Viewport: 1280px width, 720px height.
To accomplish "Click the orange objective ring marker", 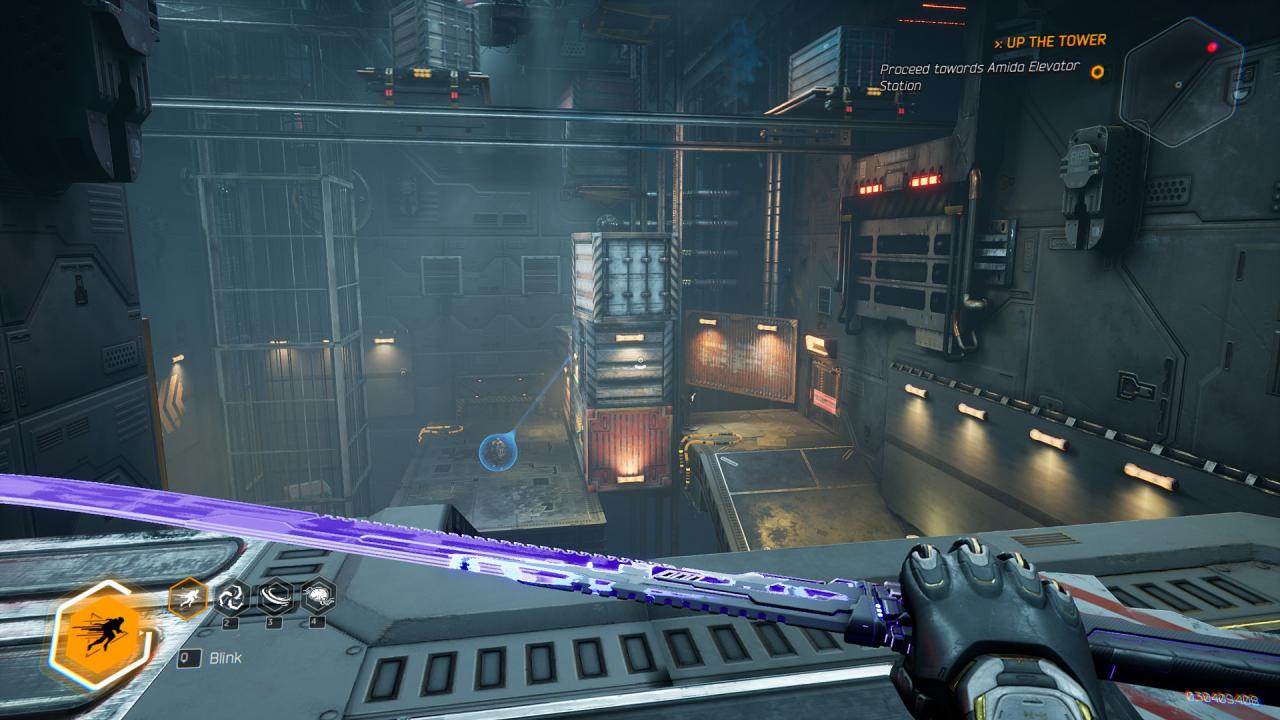I will [1097, 72].
